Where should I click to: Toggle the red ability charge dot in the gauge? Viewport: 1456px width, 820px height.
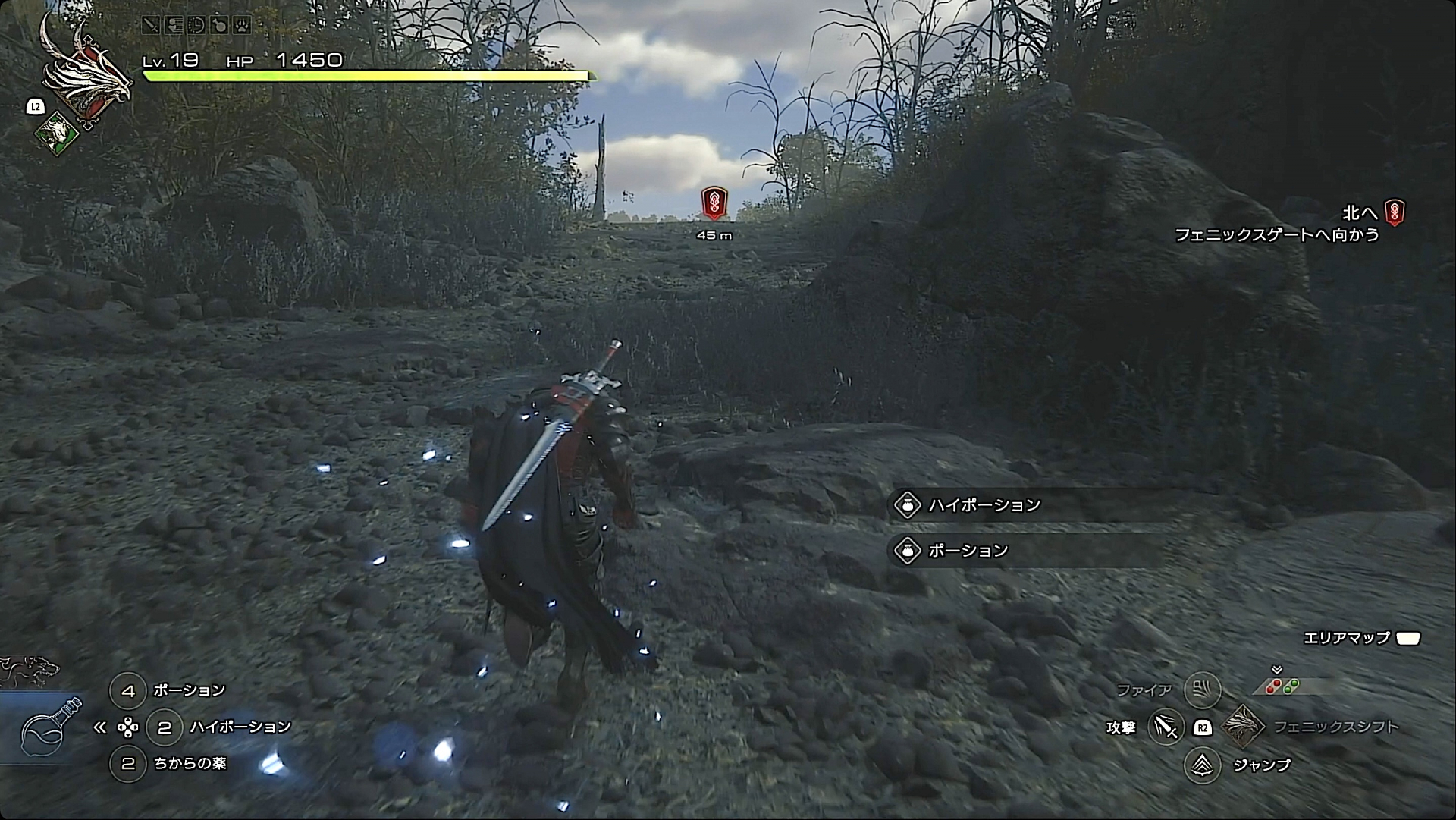pos(1274,686)
